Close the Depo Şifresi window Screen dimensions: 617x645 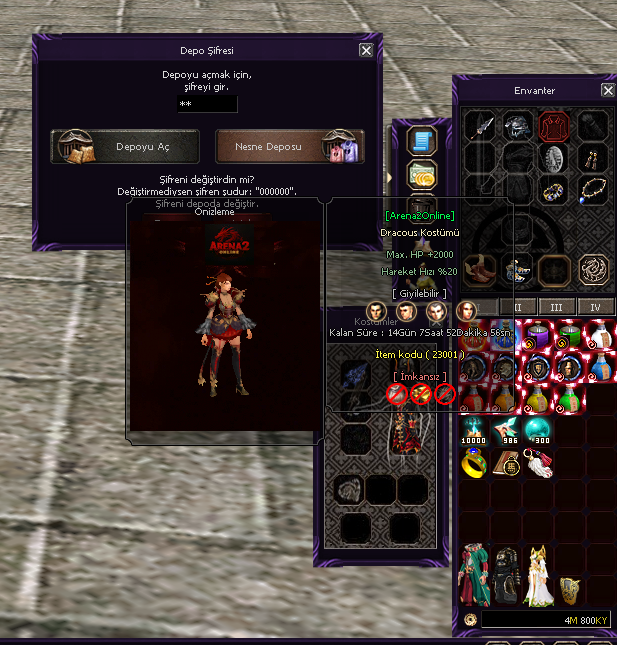point(366,50)
